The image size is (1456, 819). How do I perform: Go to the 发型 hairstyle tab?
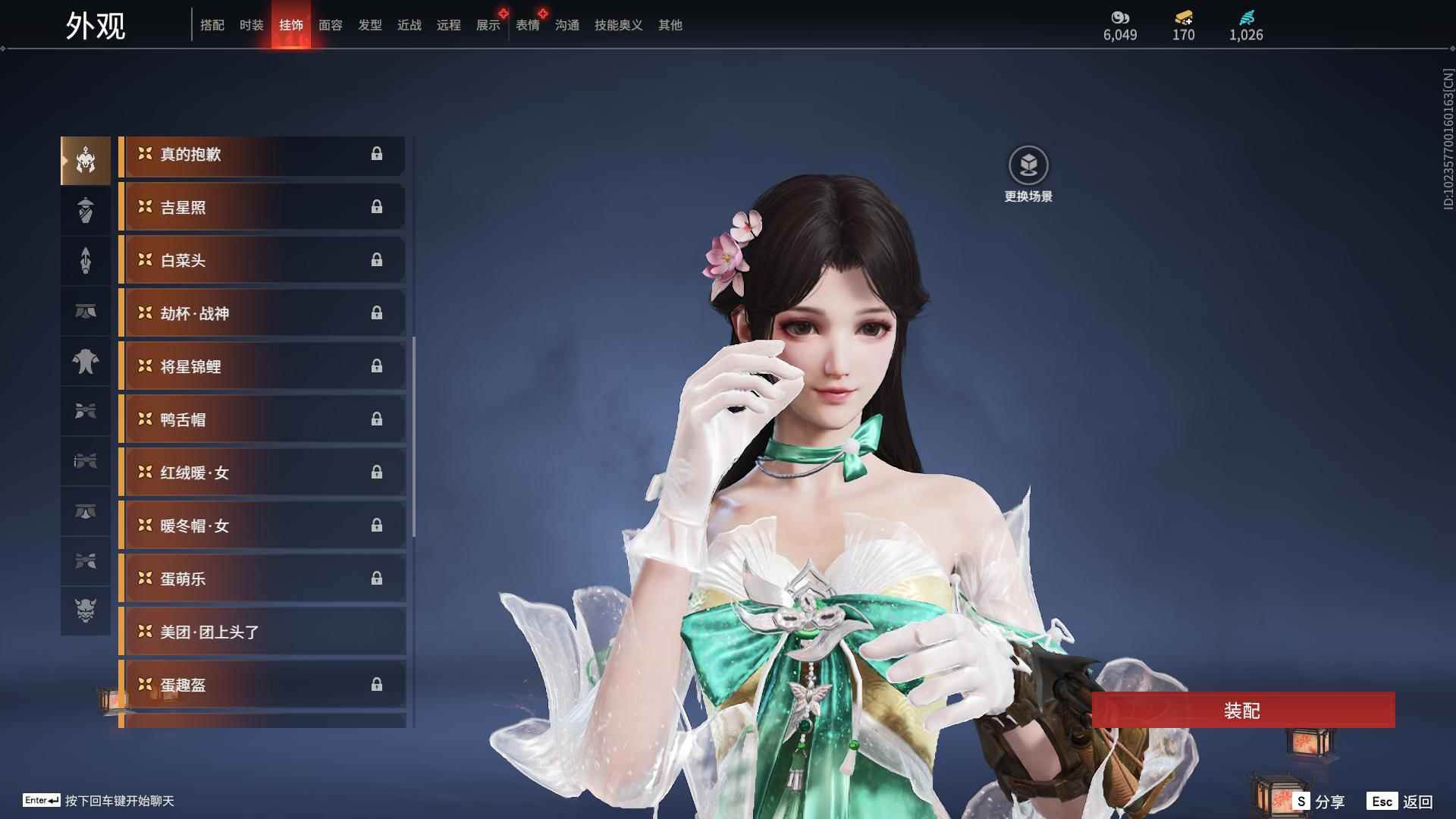coord(370,25)
